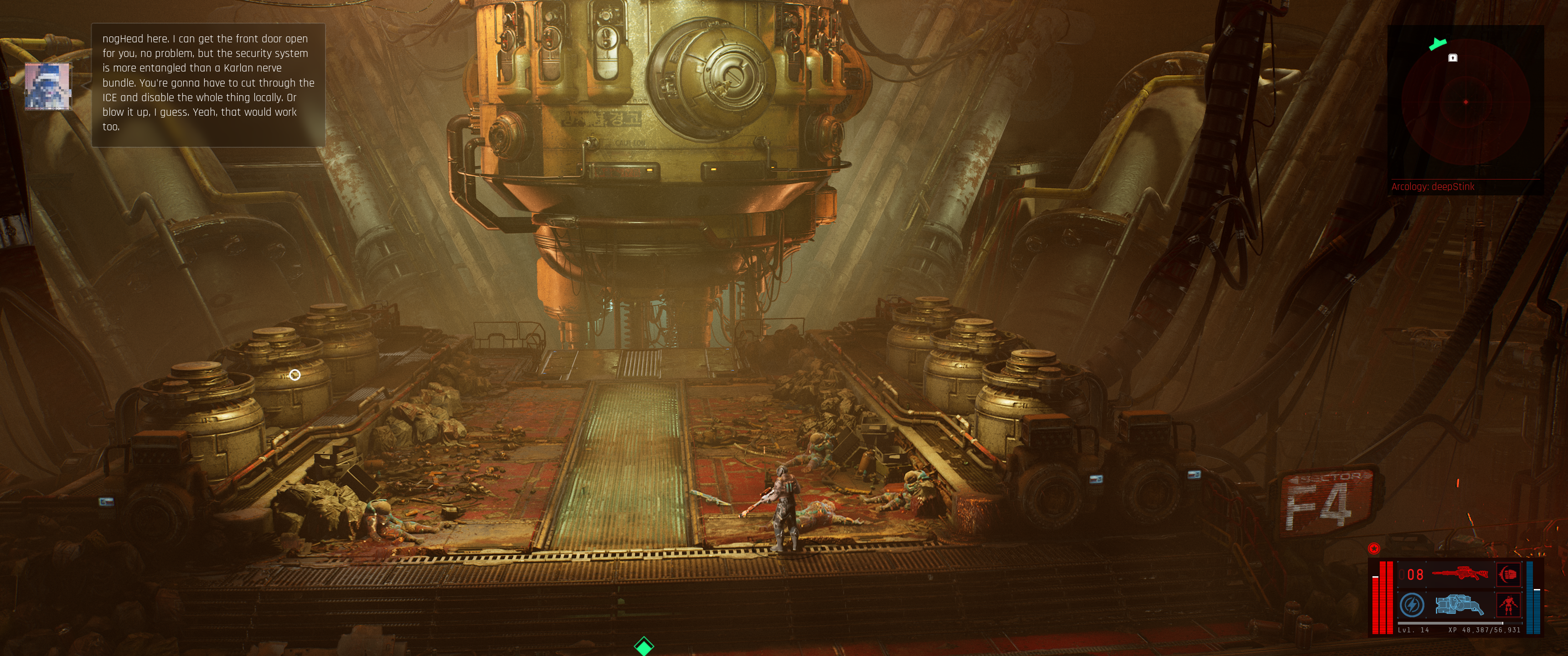Click the green diamond waypoint indicator
This screenshot has height=656, width=1568.
pos(644,646)
